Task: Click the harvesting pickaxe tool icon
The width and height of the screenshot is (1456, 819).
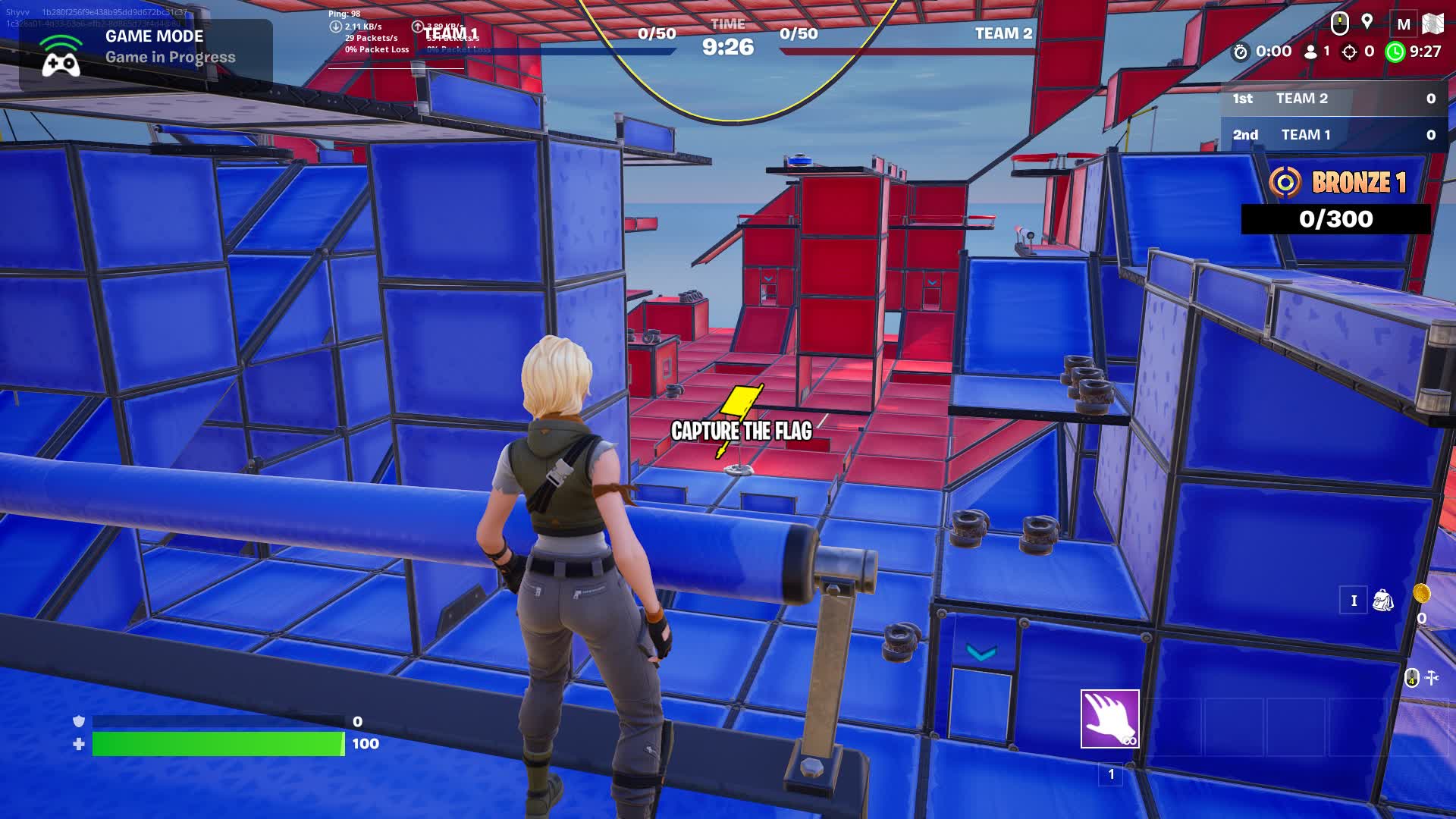Action: tap(1432, 678)
